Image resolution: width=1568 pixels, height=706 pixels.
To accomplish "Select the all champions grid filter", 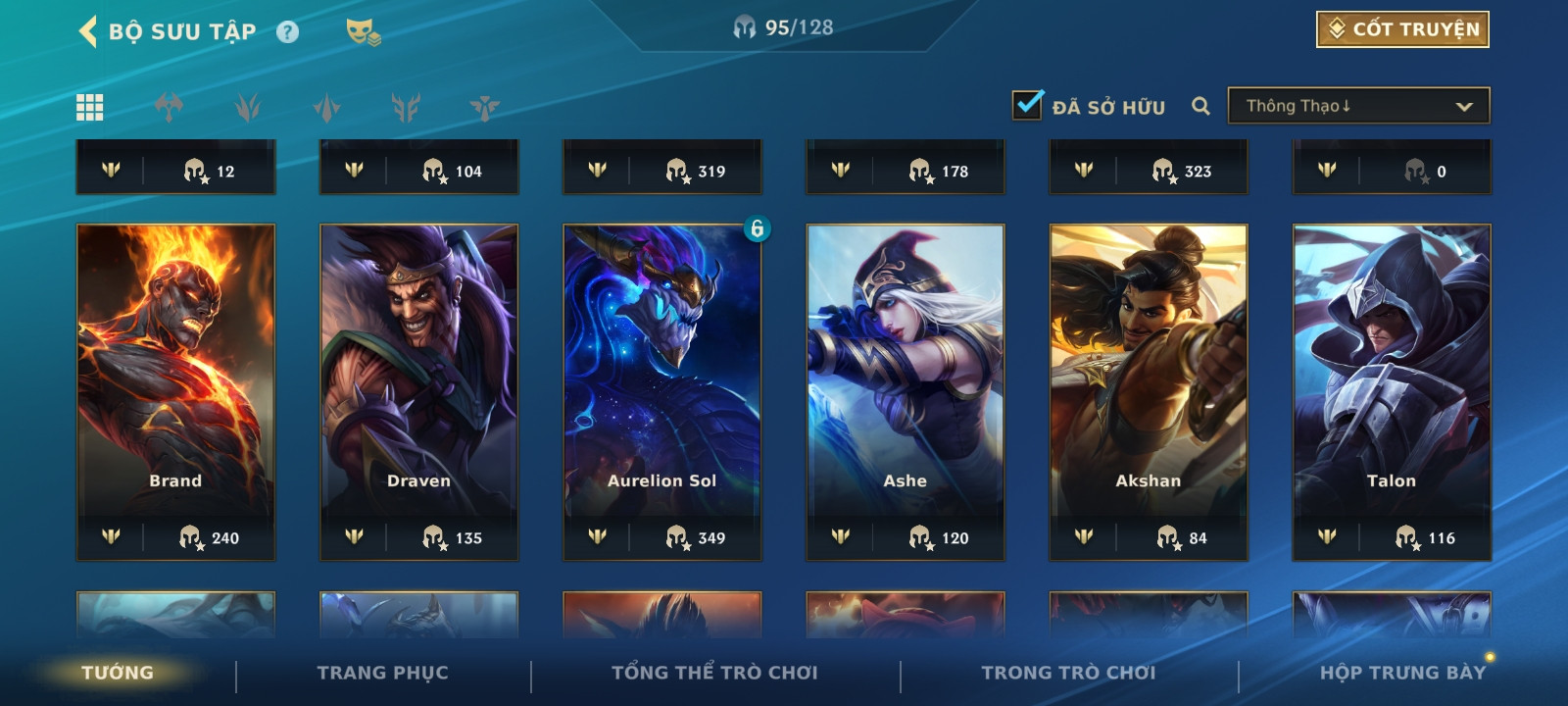I will (90, 107).
